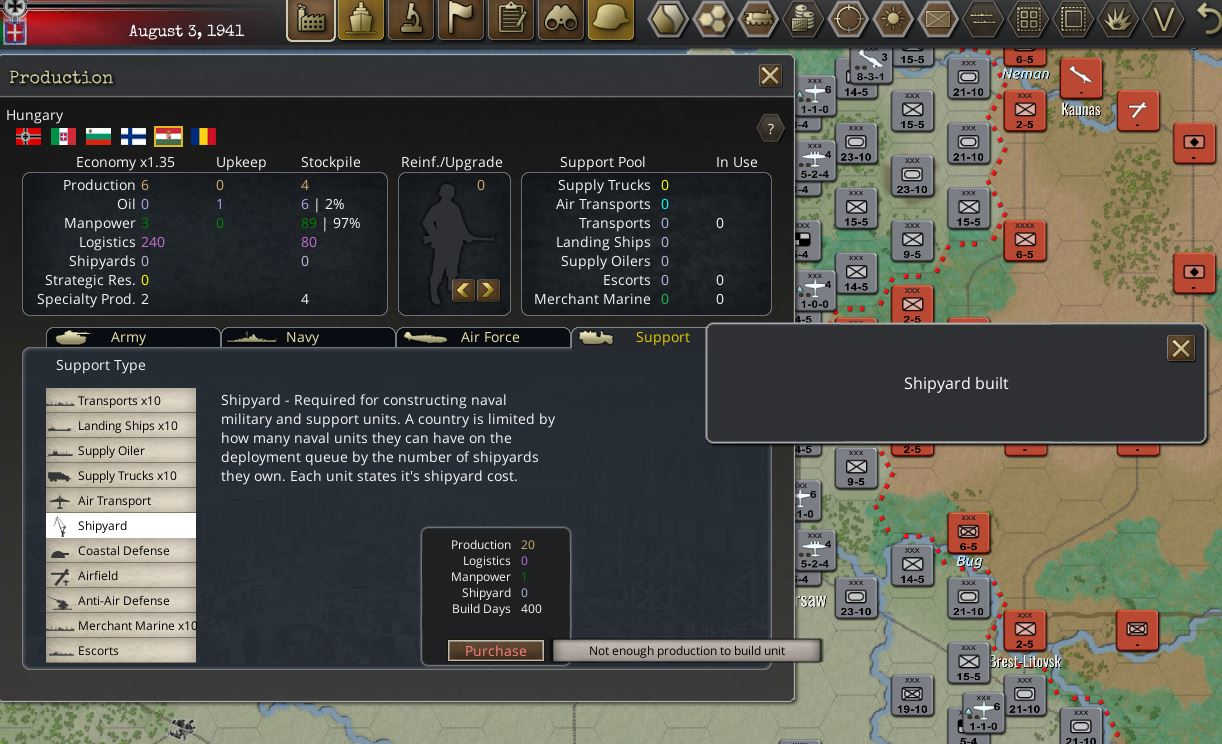Open the Navy production tab

302,338
